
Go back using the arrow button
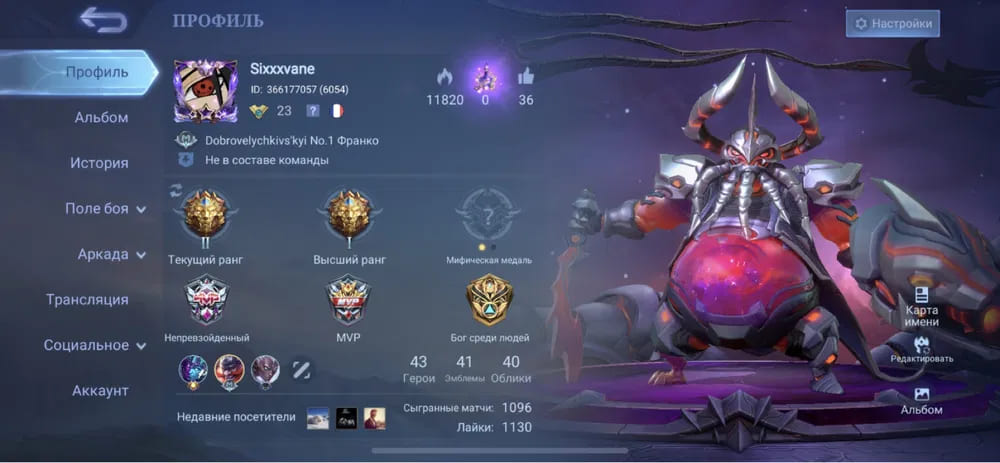104,19
